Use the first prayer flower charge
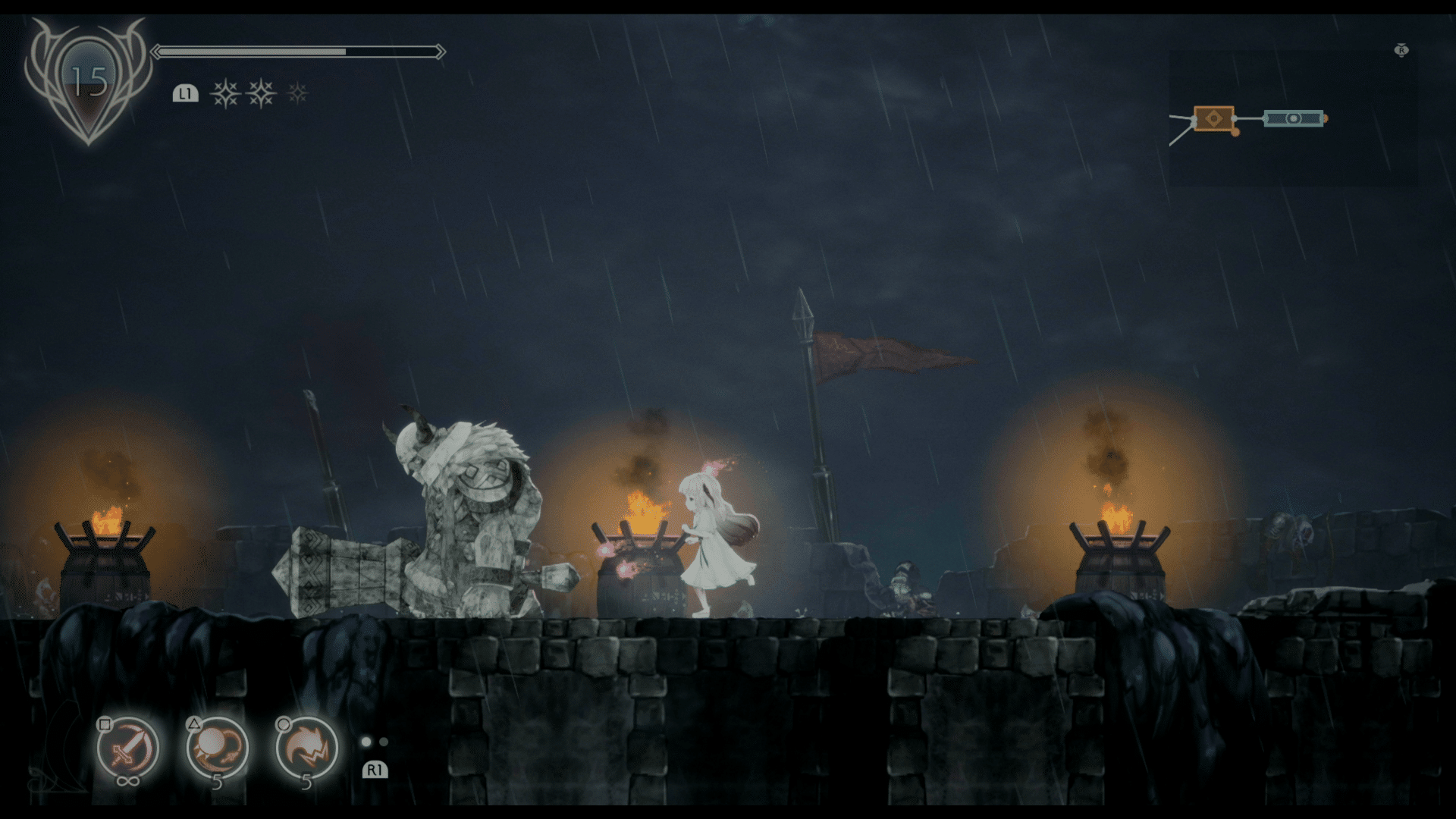This screenshot has width=1456, height=819. pyautogui.click(x=225, y=93)
